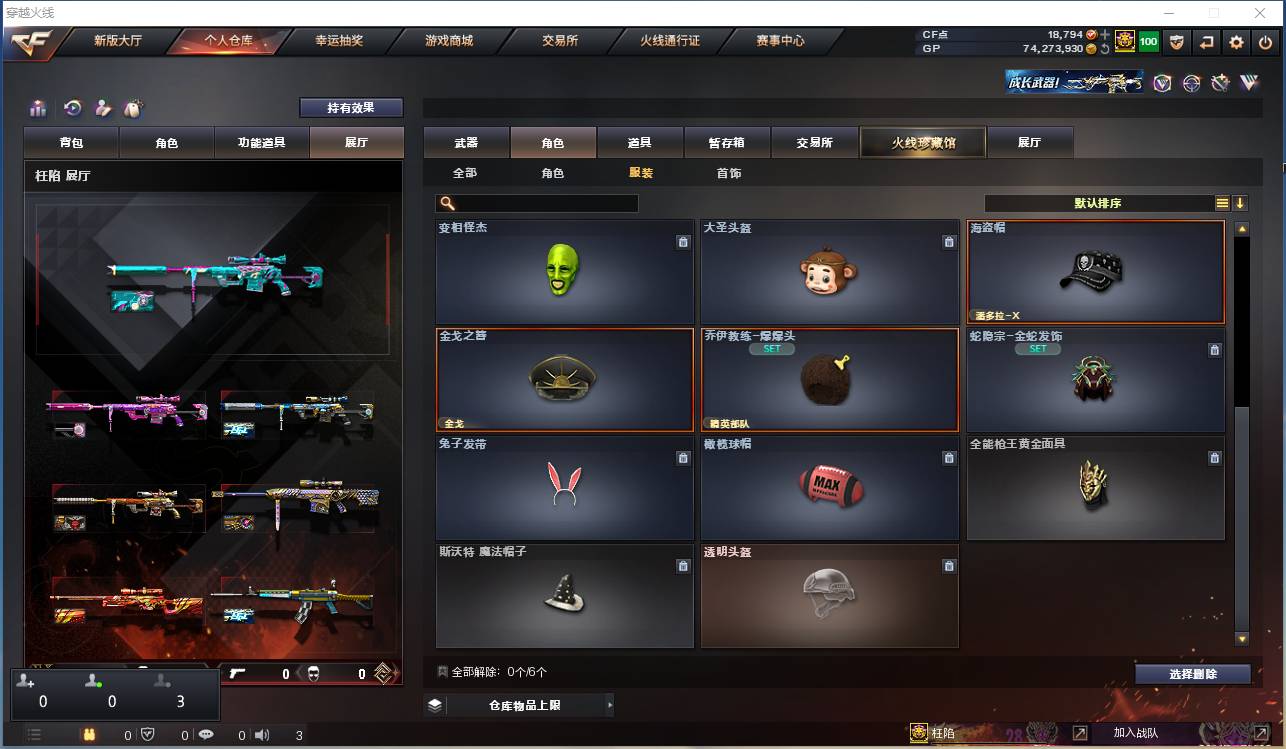
Task: Open the 默认排序 sort dropdown
Action: (1100, 202)
